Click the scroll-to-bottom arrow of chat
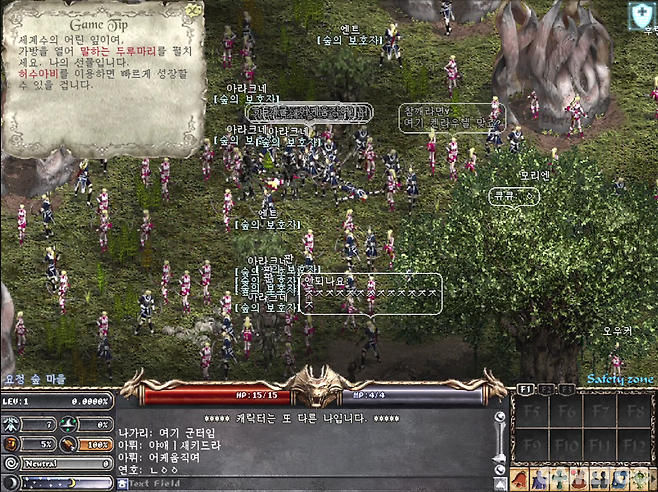 pyautogui.click(x=500, y=482)
